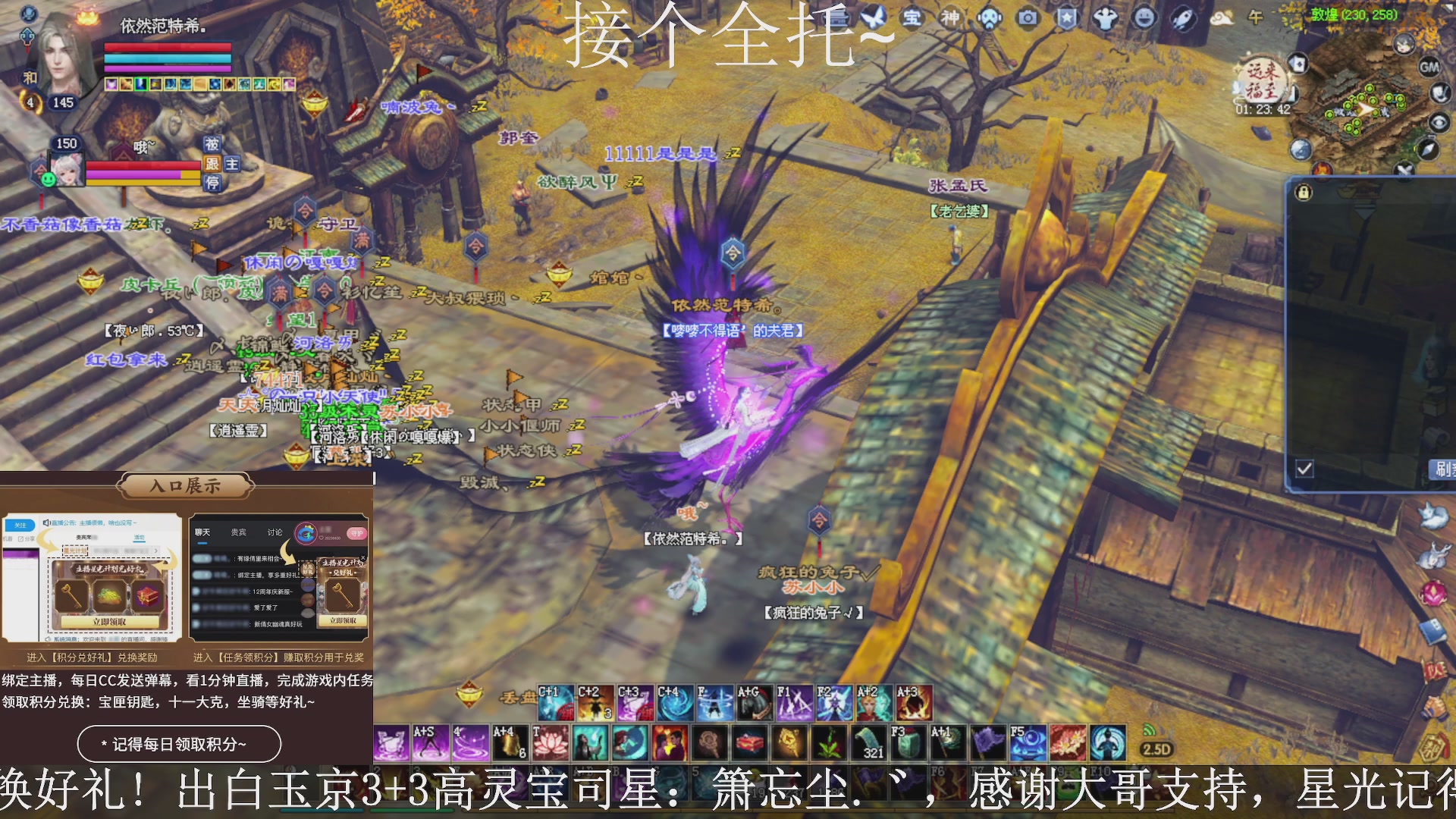Toggle the eye visibility icon beside the minimap
Viewport: 1456px width, 819px height.
pos(1440,121)
